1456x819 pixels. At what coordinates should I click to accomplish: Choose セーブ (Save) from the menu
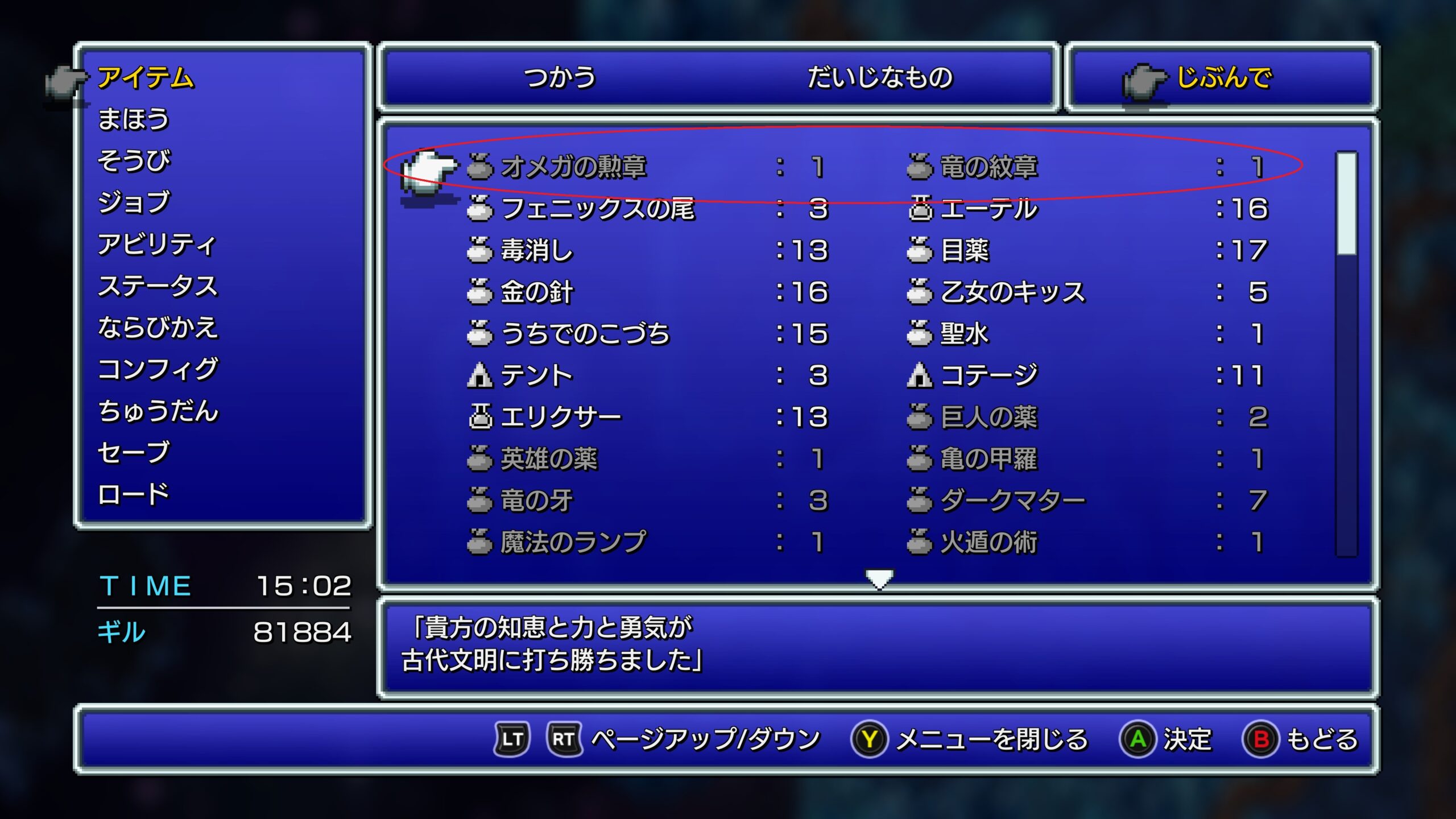(134, 453)
